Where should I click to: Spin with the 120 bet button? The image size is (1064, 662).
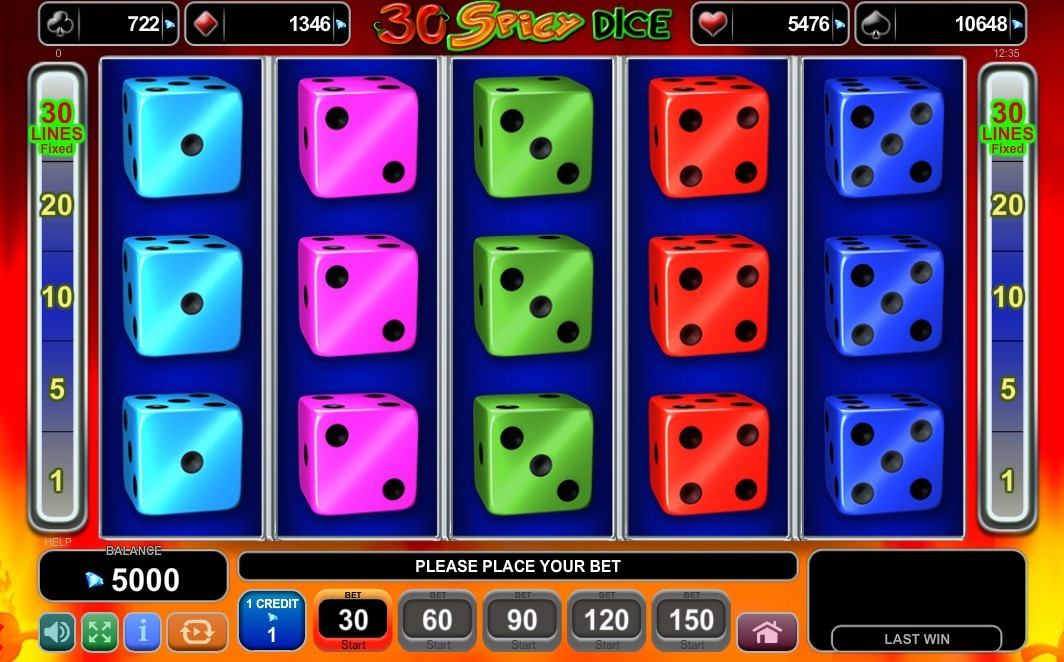(x=606, y=621)
